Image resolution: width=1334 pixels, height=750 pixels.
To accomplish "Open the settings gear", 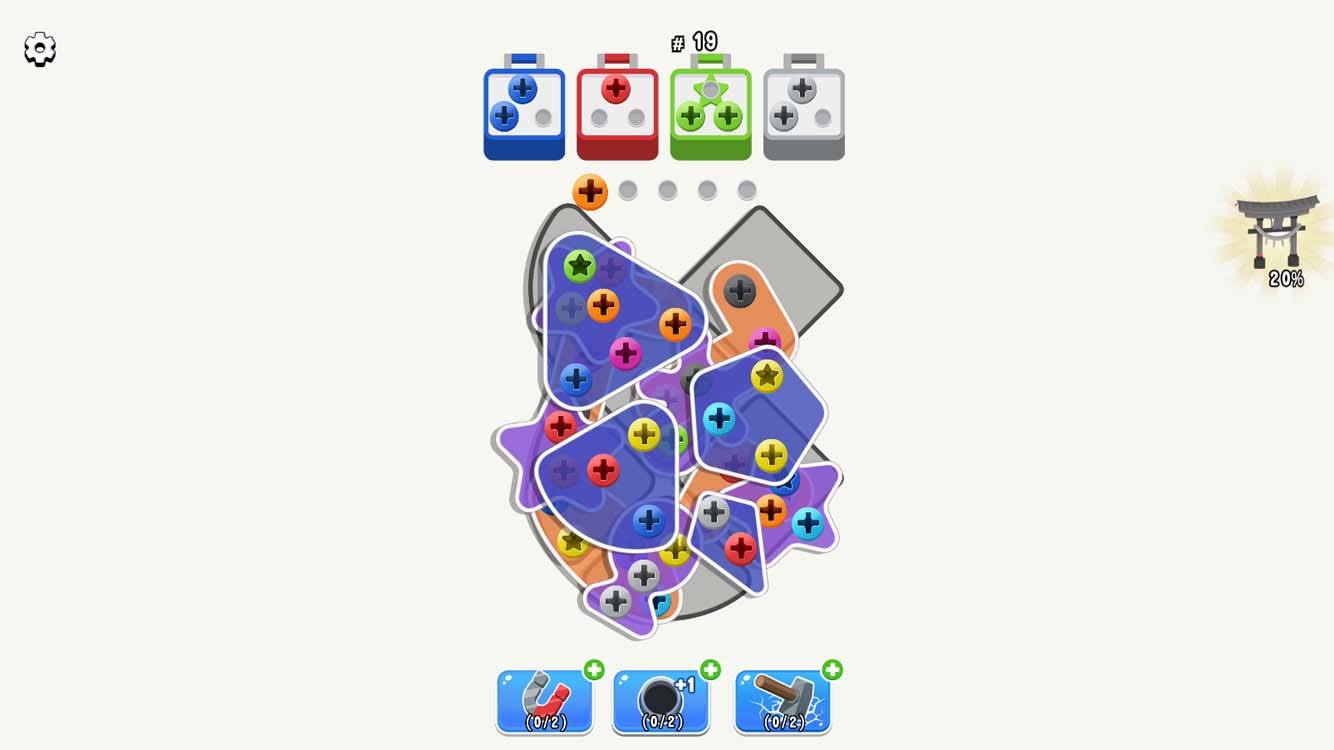I will click(40, 46).
